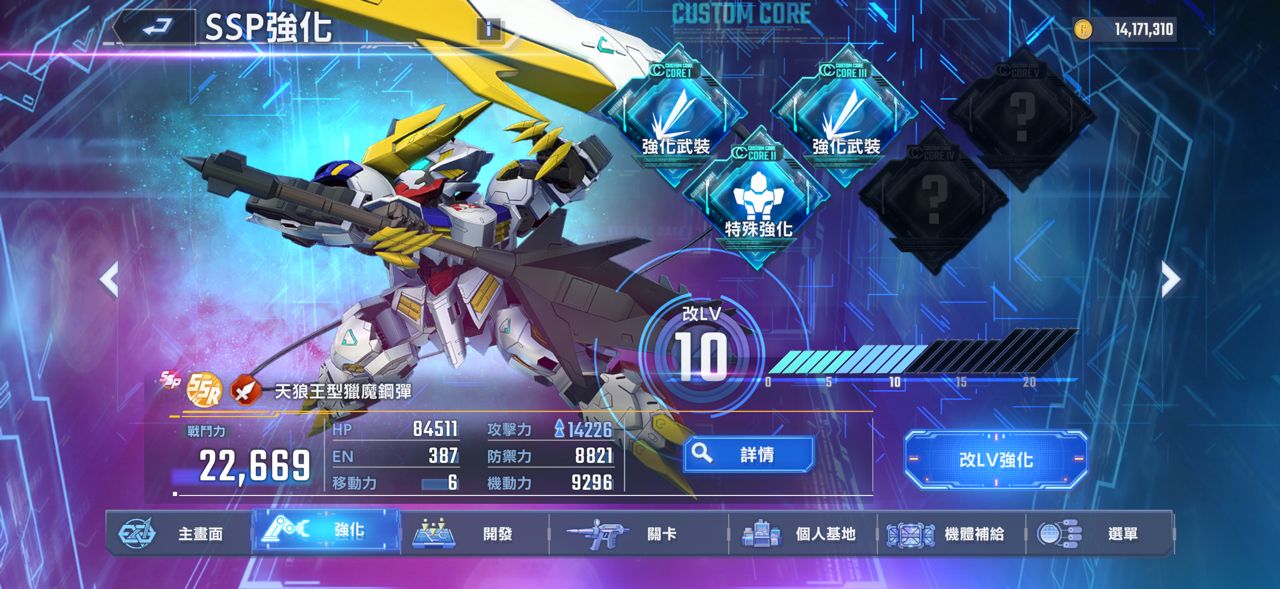Open the 選單 menu
Image resolution: width=1280 pixels, height=589 pixels.
coord(1100,533)
